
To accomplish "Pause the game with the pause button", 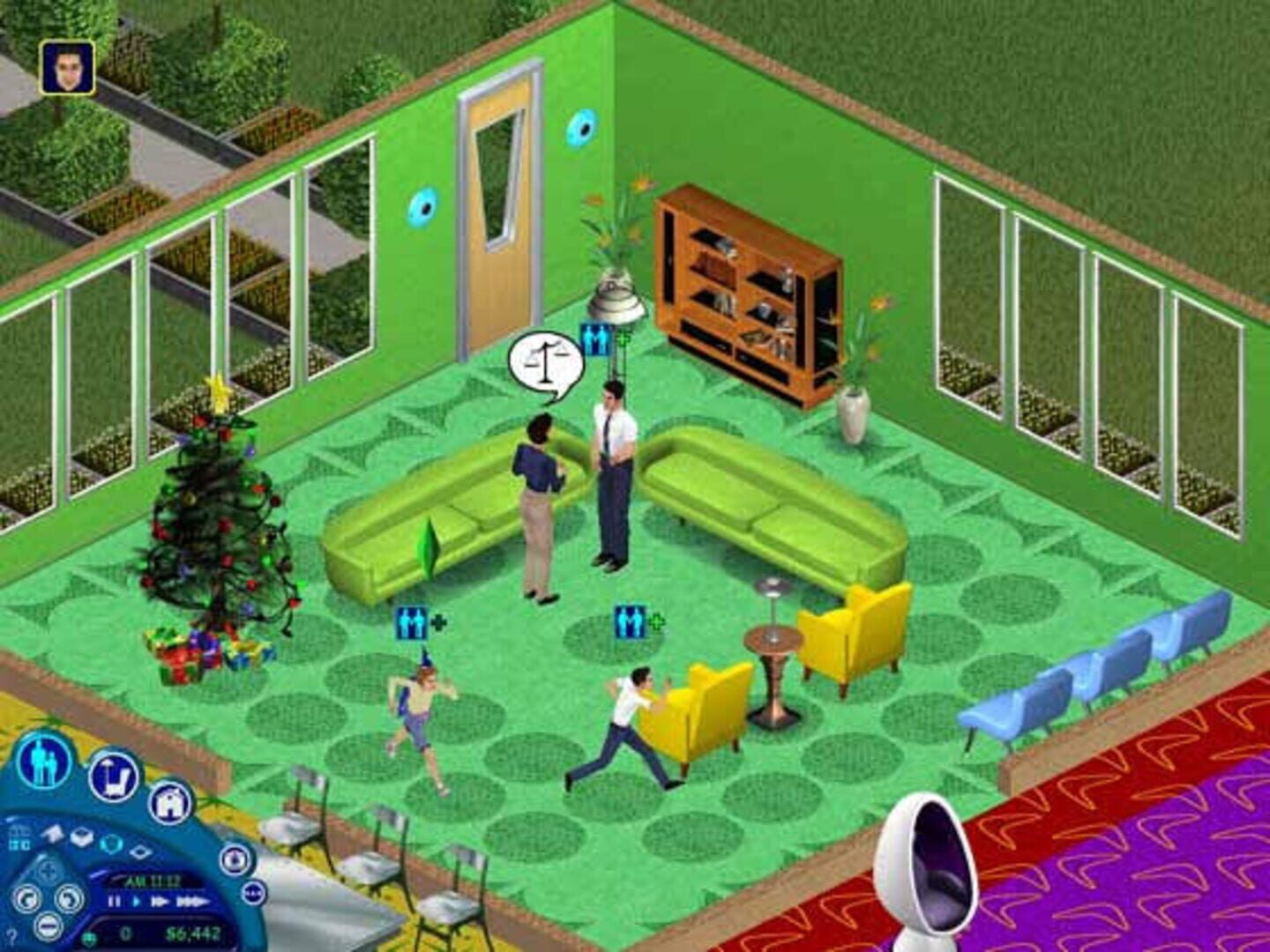I will pos(115,902).
